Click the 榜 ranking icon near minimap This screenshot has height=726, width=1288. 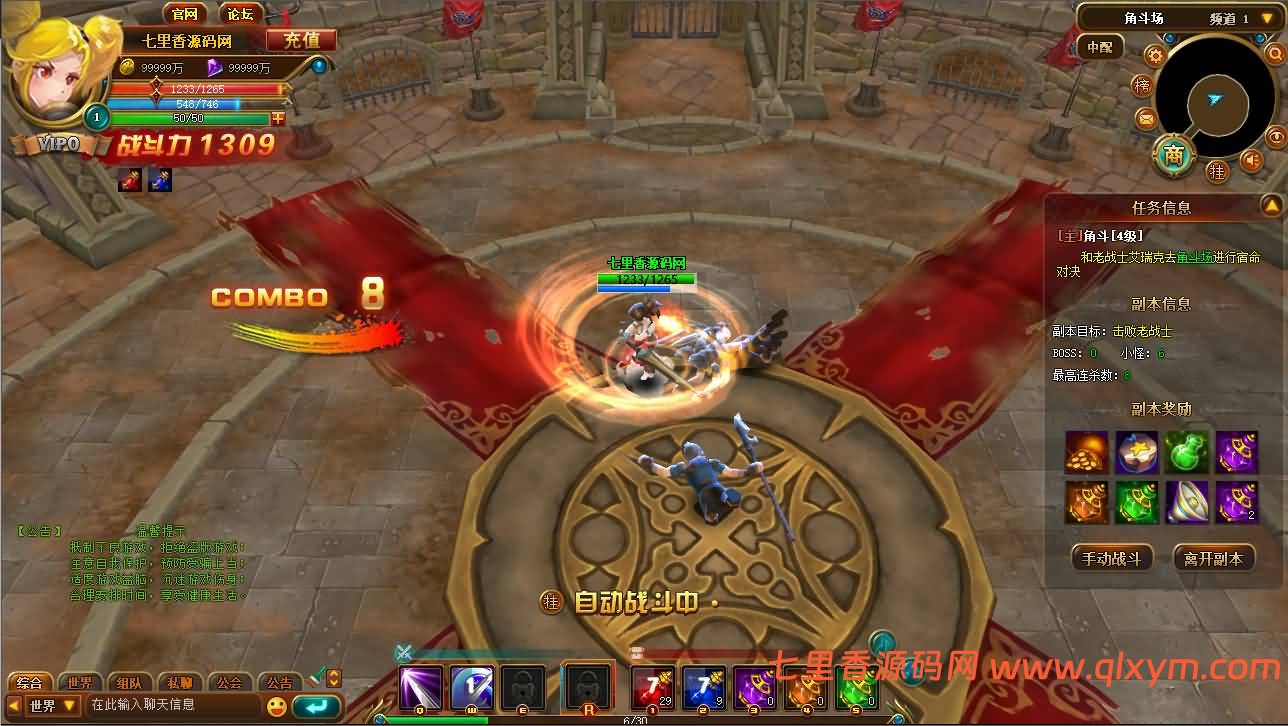1141,85
